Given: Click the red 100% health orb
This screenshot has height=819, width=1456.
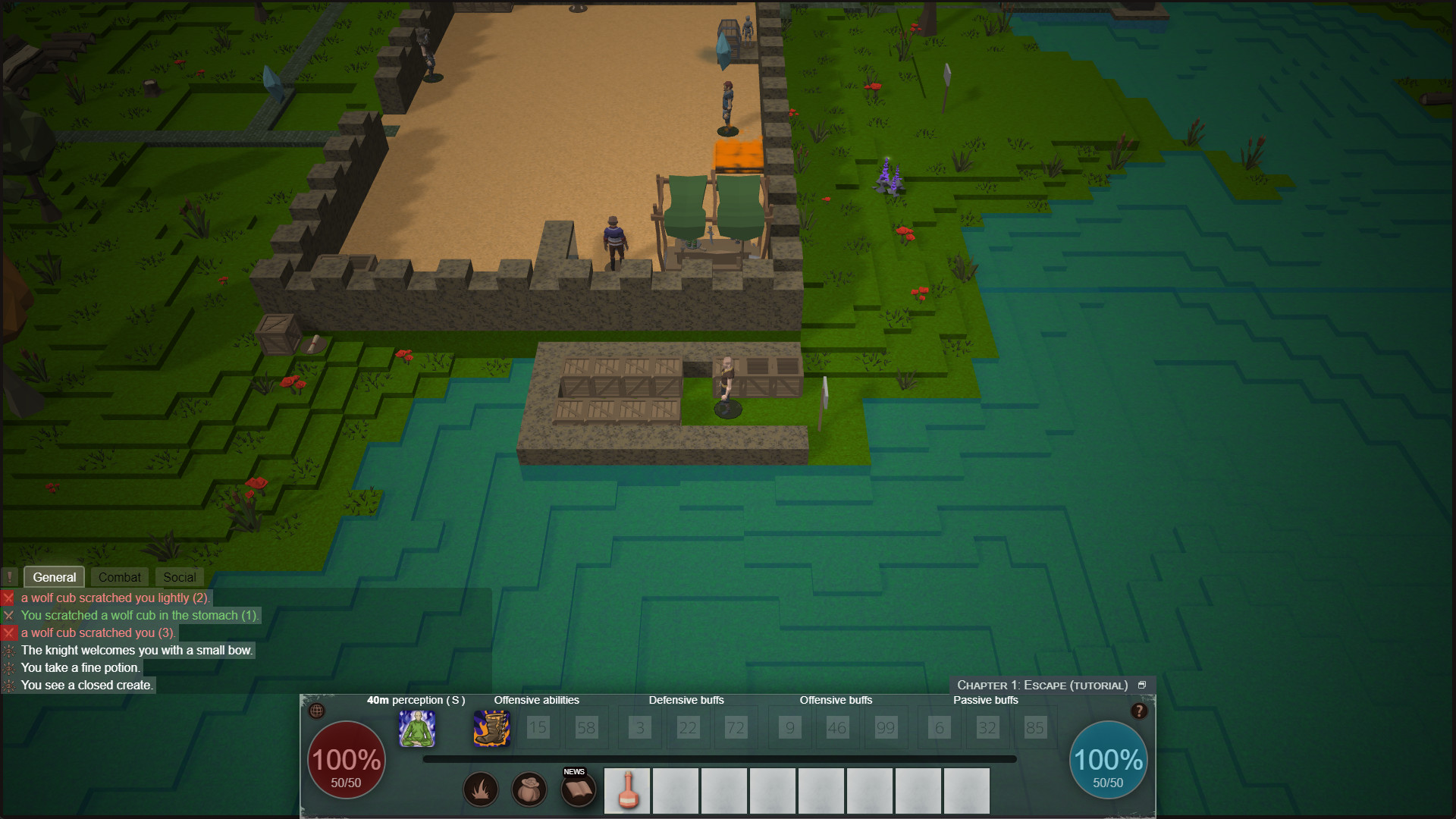Looking at the screenshot, I should pyautogui.click(x=345, y=759).
